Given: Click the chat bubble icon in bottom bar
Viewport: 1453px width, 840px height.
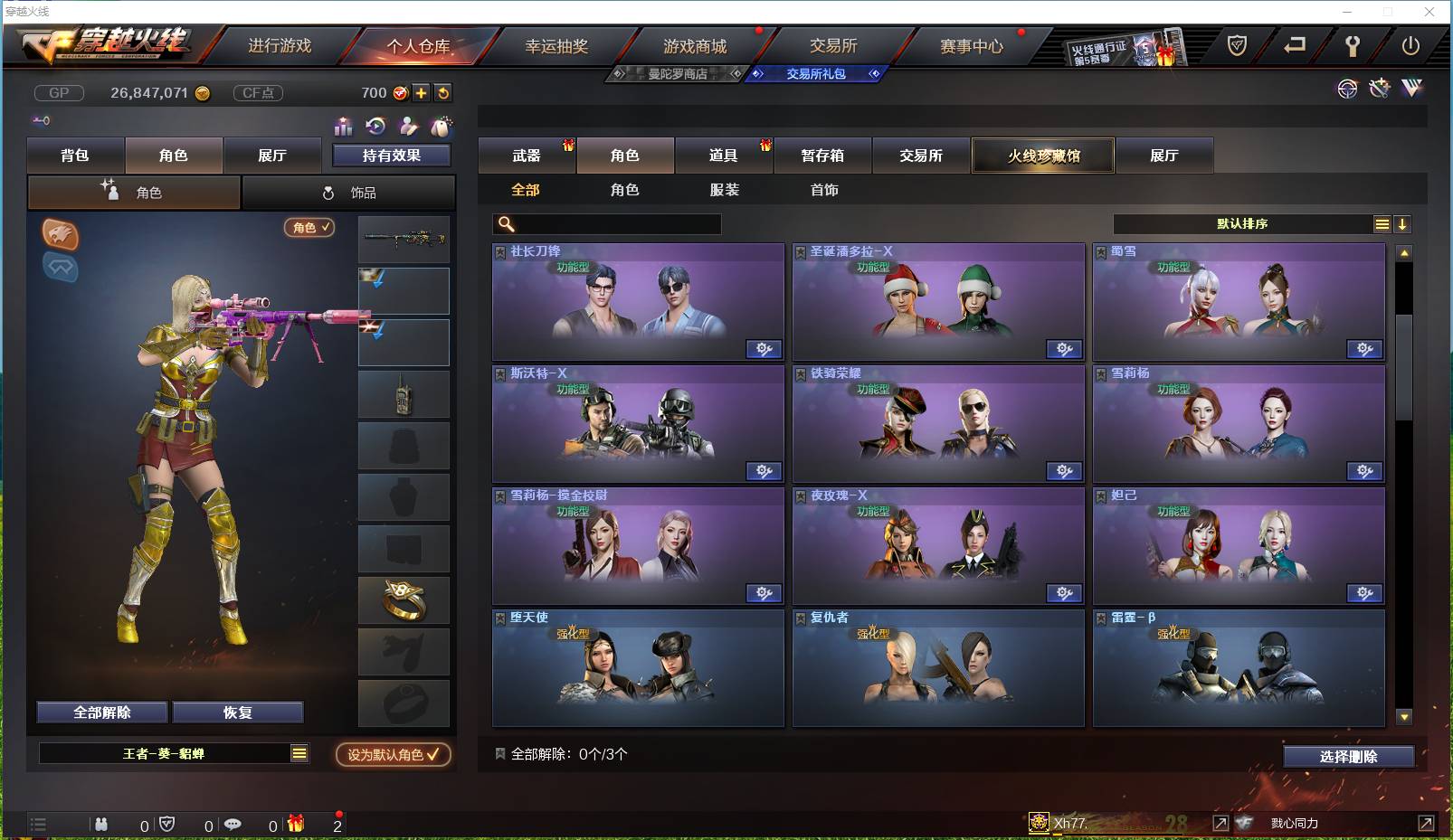Looking at the screenshot, I should (x=234, y=824).
